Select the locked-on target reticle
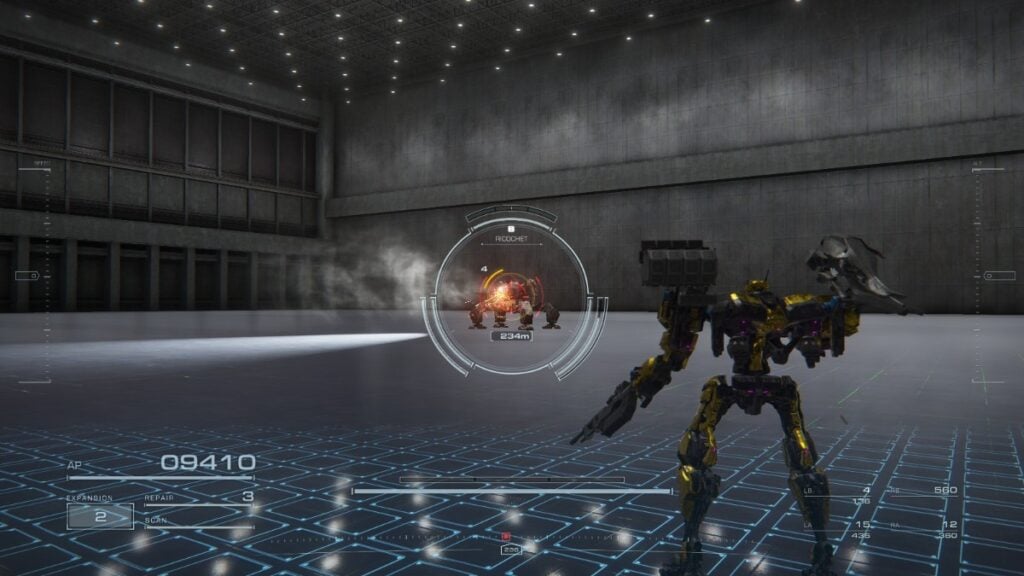Screen dimensions: 1024x576 pos(511,292)
